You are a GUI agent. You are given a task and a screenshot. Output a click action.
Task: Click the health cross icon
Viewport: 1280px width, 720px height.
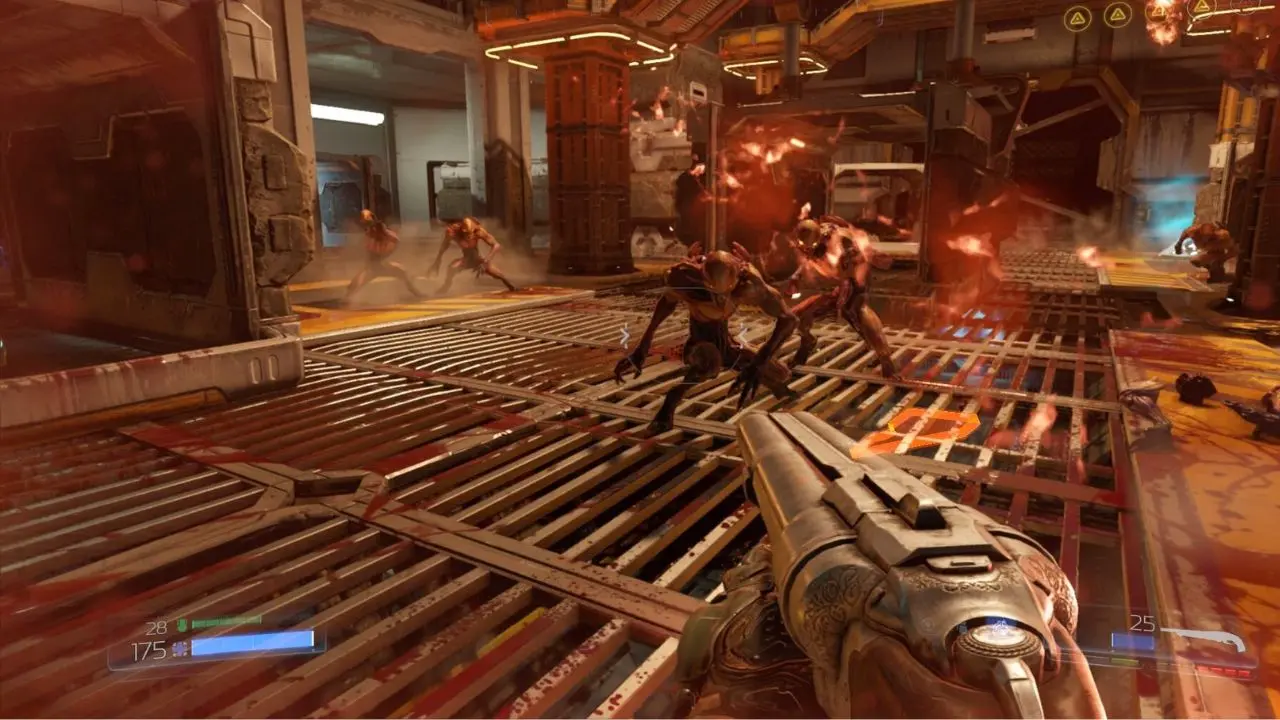tap(179, 650)
